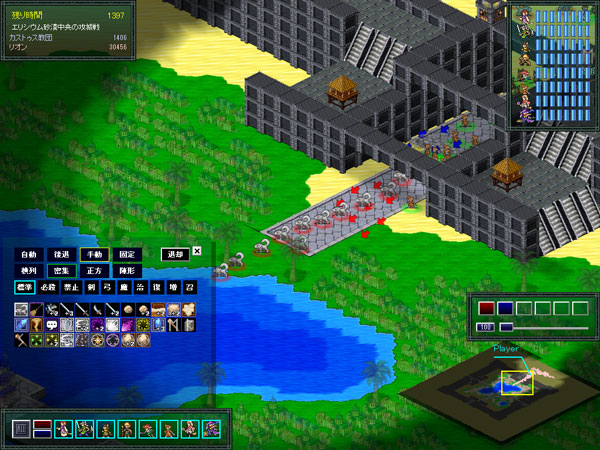This screenshot has height=450, width=600.
Task: Order a retreat with the 退却 button
Action: click(175, 253)
